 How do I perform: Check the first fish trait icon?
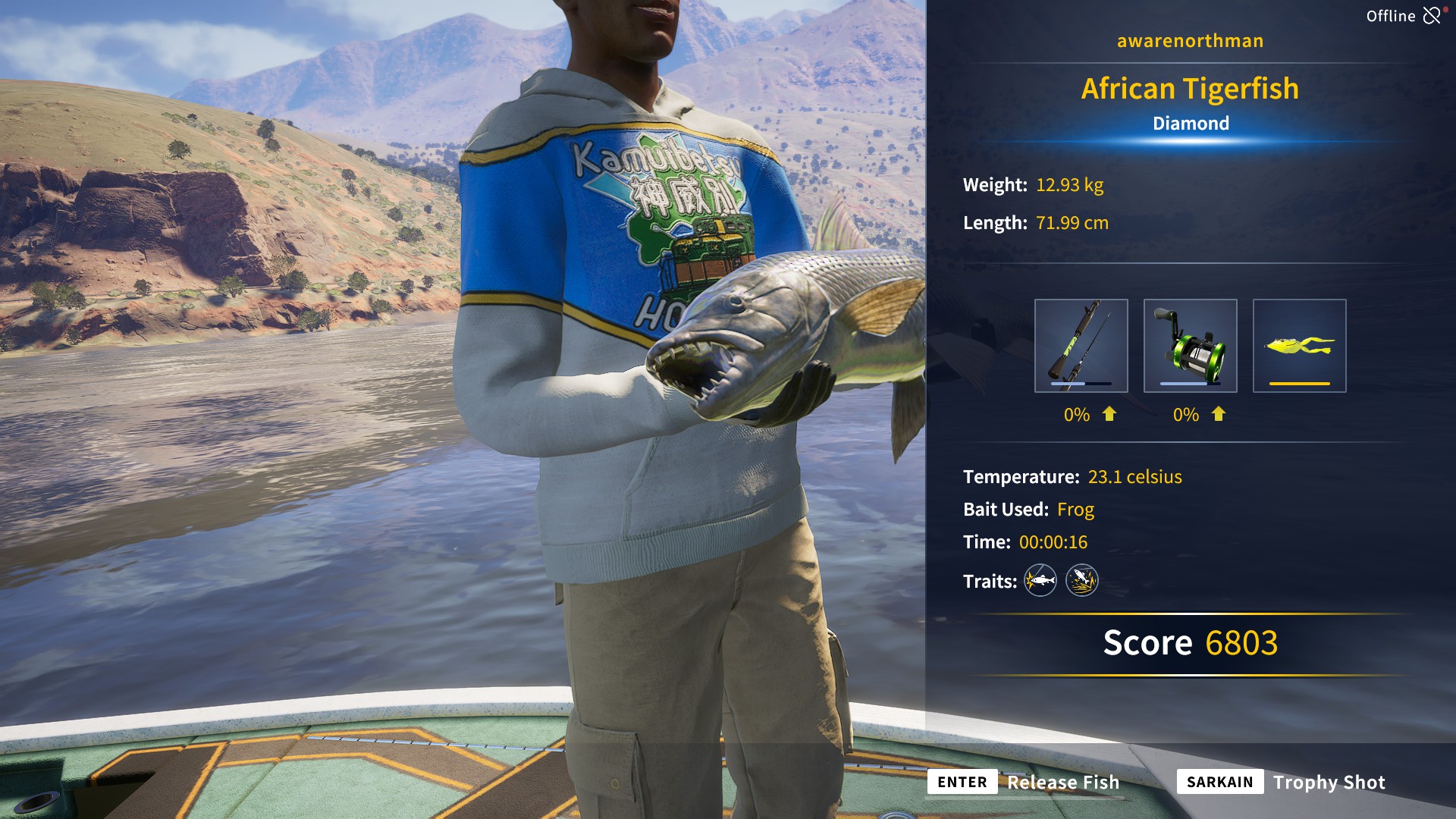click(1040, 581)
